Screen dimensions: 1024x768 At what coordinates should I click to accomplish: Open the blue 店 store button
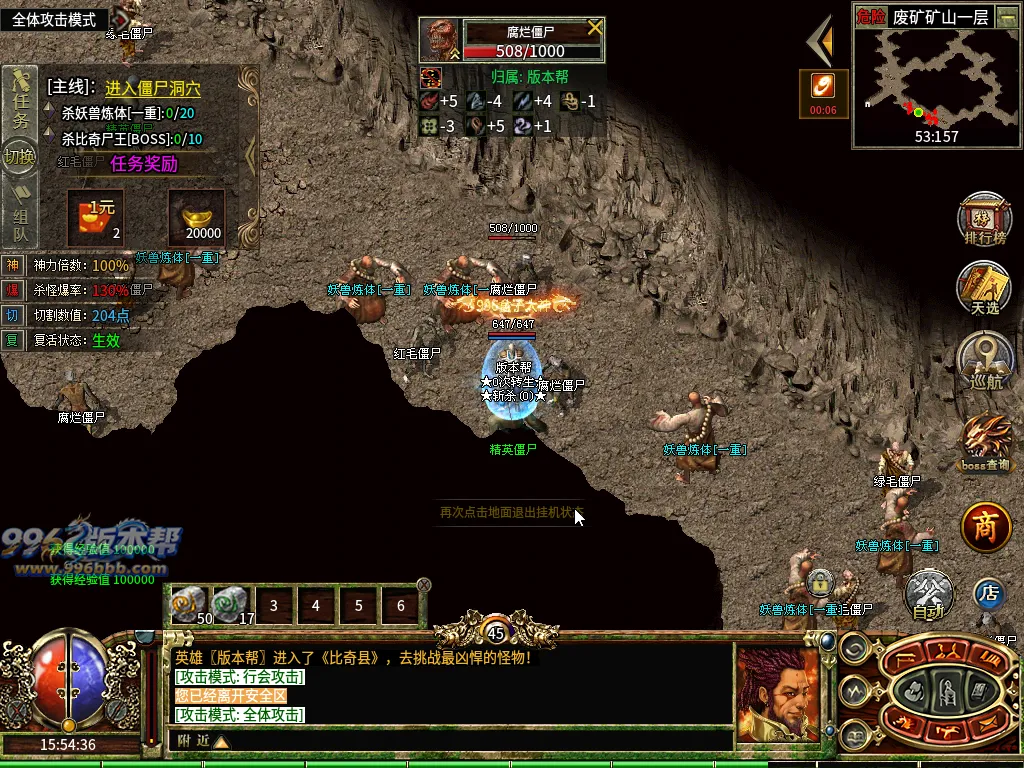pos(989,593)
